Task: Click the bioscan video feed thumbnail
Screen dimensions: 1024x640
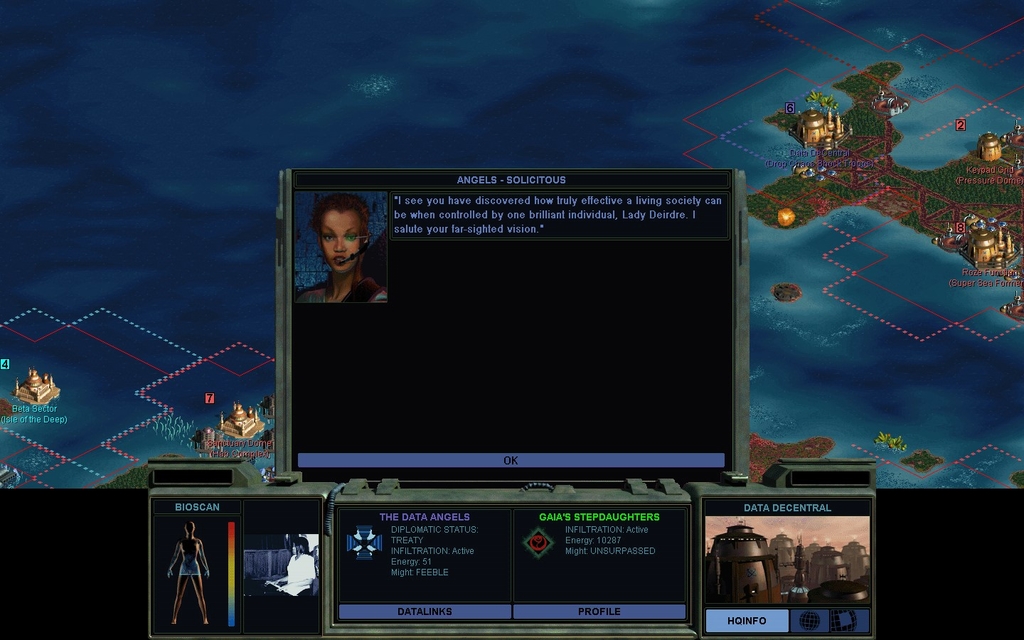Action: tap(281, 565)
